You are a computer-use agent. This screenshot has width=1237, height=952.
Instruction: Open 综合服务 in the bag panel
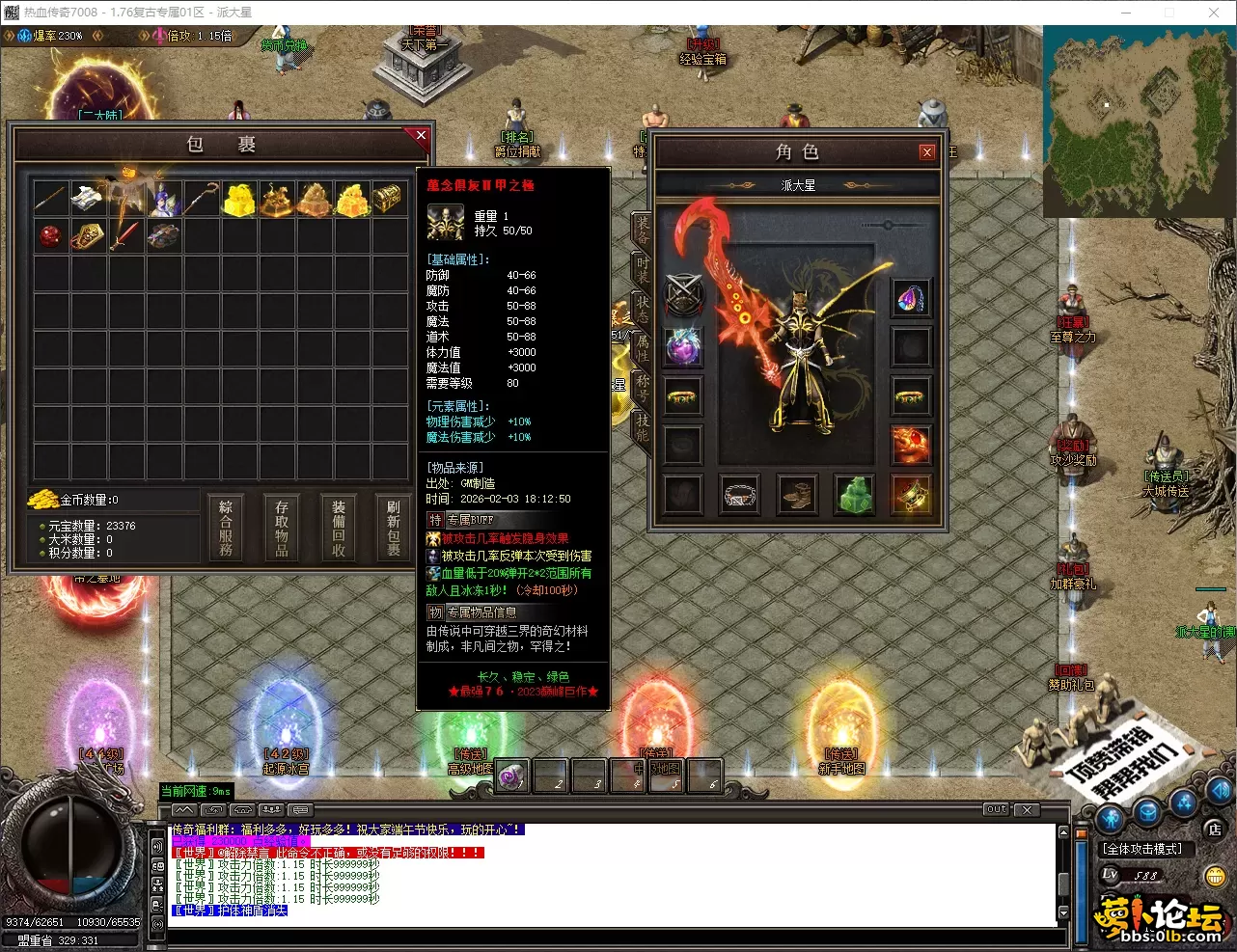(x=226, y=527)
